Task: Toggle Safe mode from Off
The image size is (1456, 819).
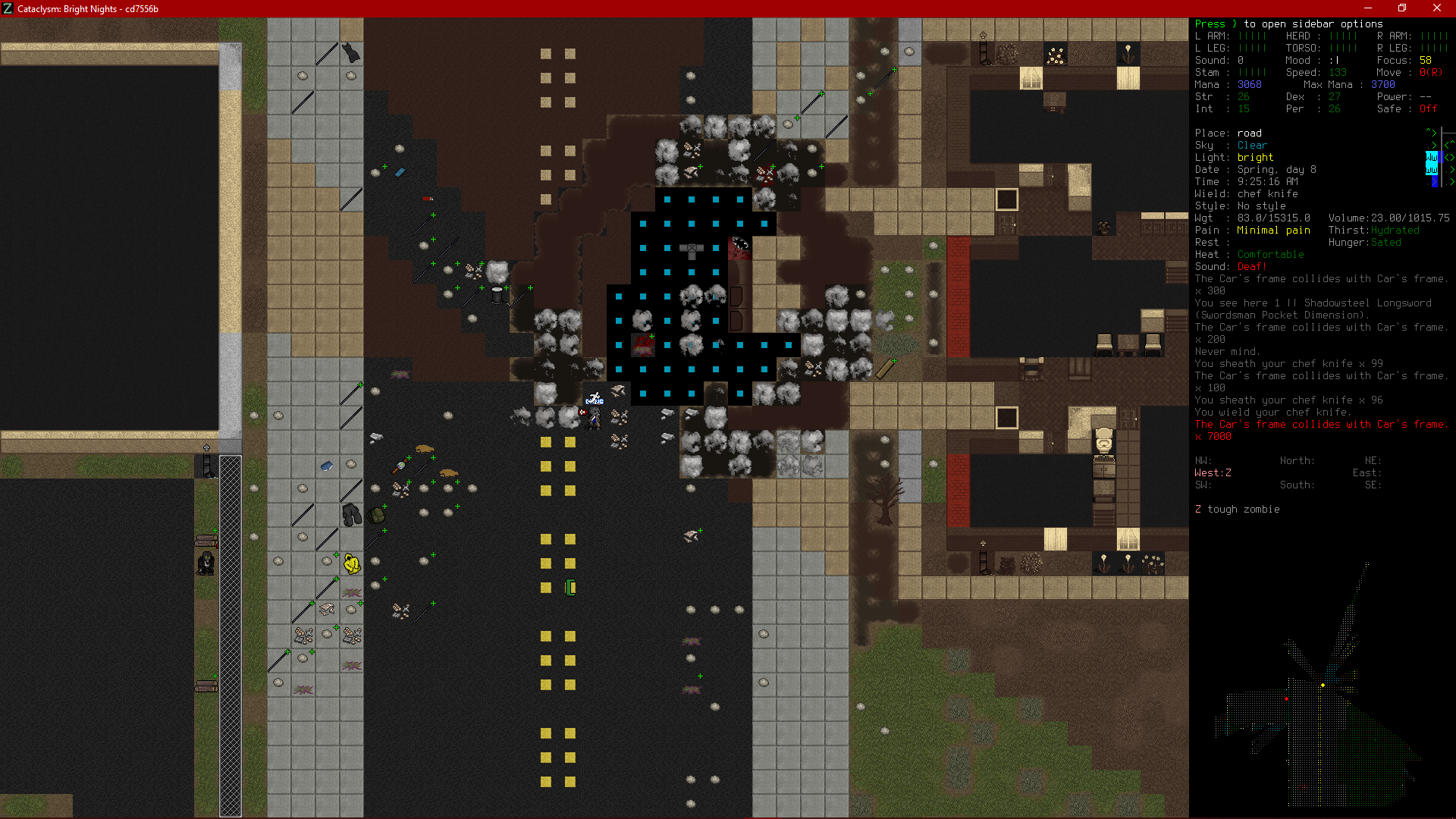Action: pyautogui.click(x=1427, y=108)
